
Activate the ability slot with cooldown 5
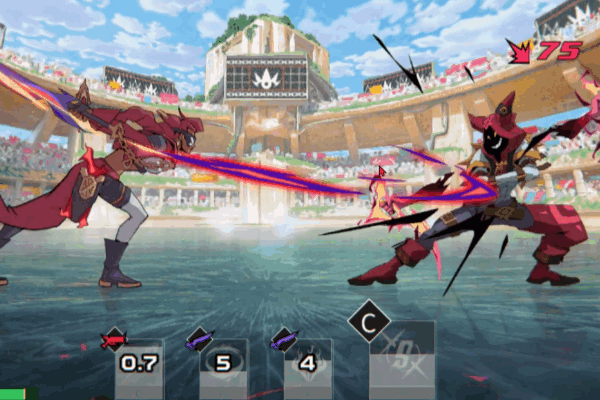point(223,364)
